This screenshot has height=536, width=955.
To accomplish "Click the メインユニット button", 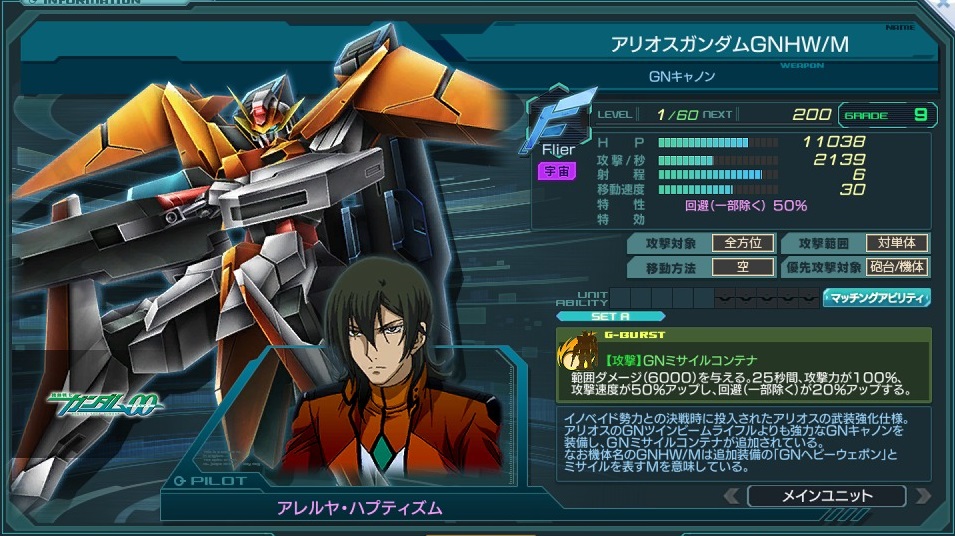I will coord(826,495).
